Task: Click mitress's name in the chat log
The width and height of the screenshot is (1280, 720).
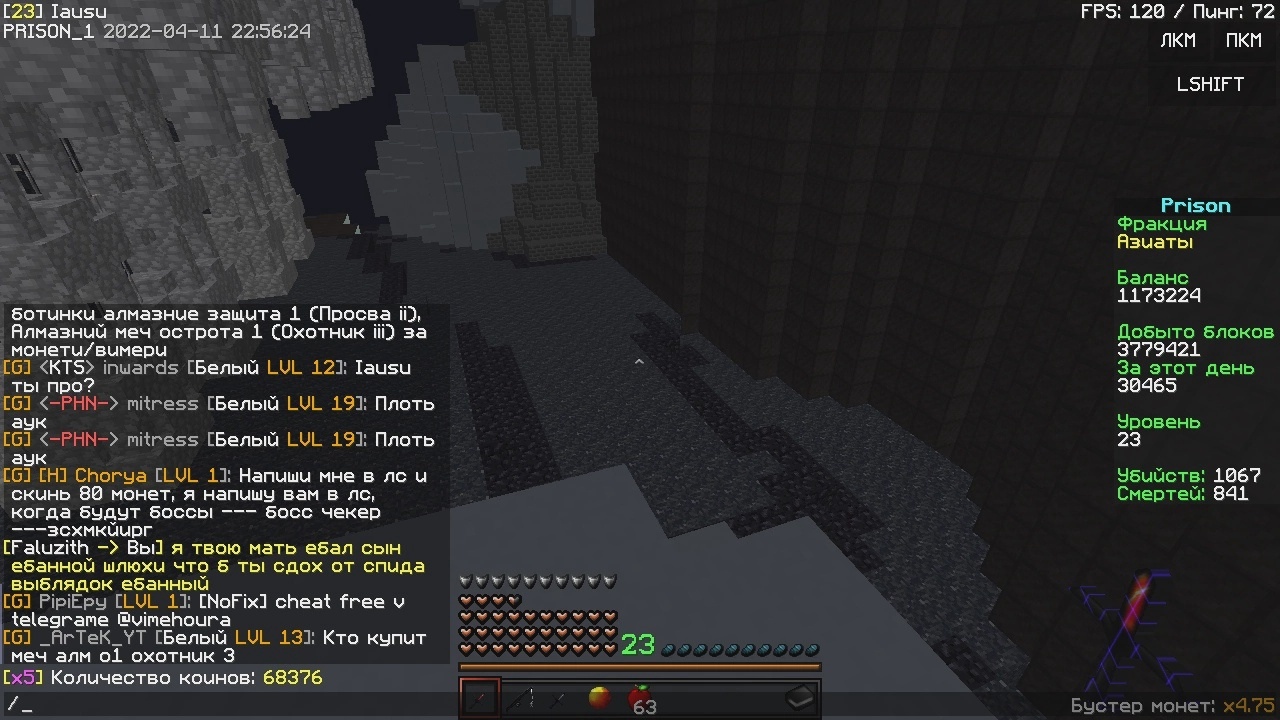Action: click(162, 404)
